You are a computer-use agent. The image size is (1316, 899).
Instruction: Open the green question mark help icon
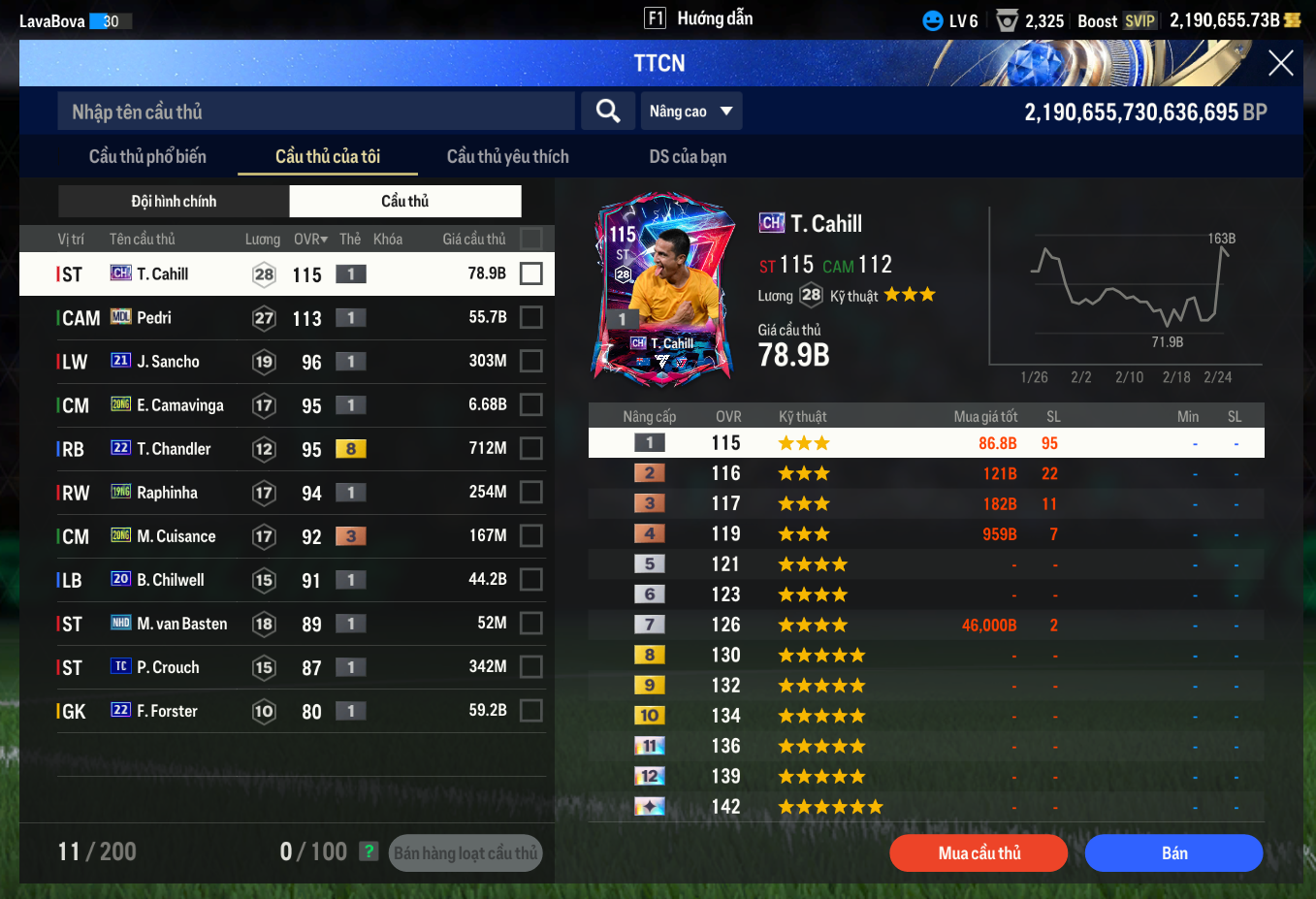369,851
